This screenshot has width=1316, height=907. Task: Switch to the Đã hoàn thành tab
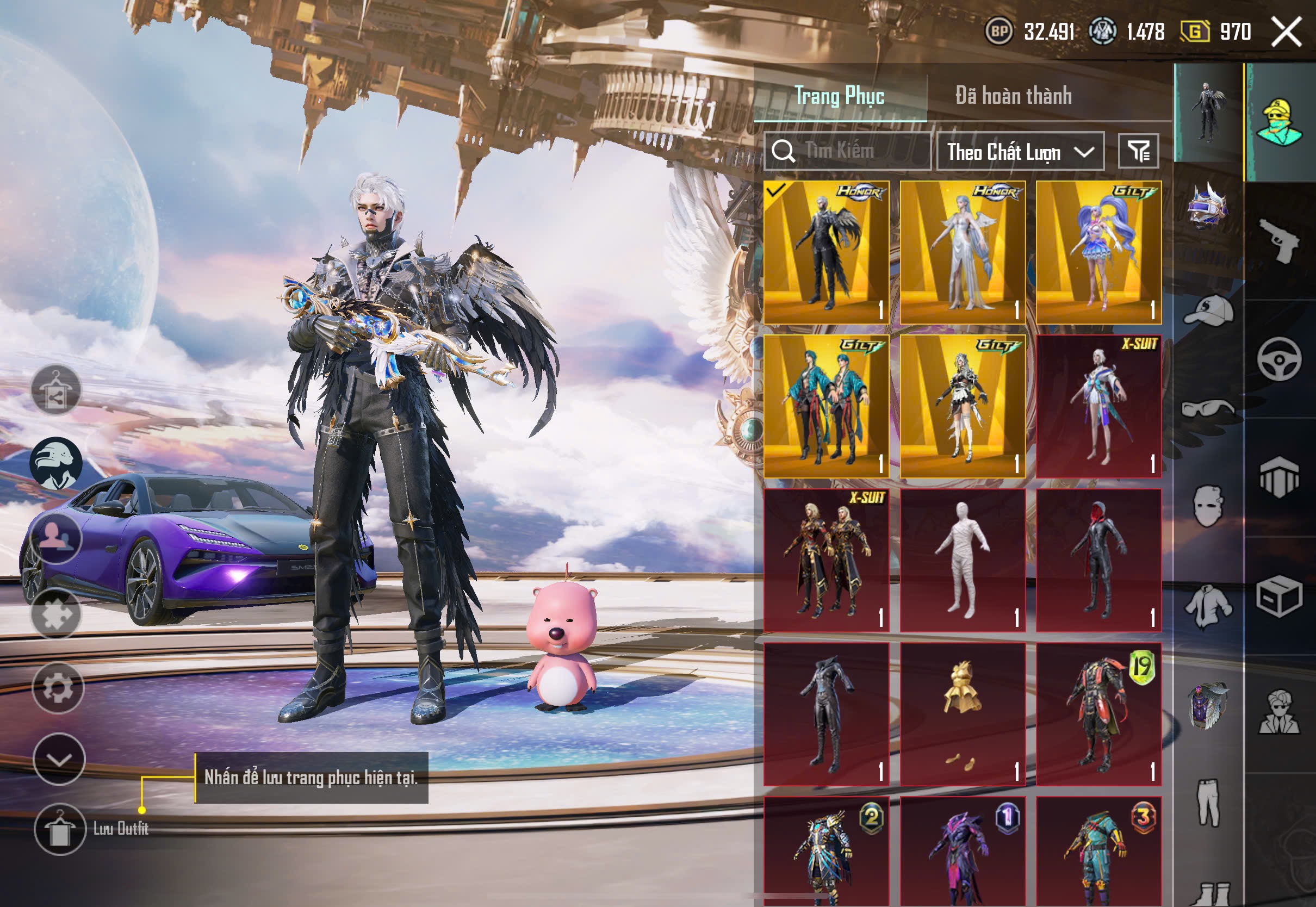pos(1013,96)
